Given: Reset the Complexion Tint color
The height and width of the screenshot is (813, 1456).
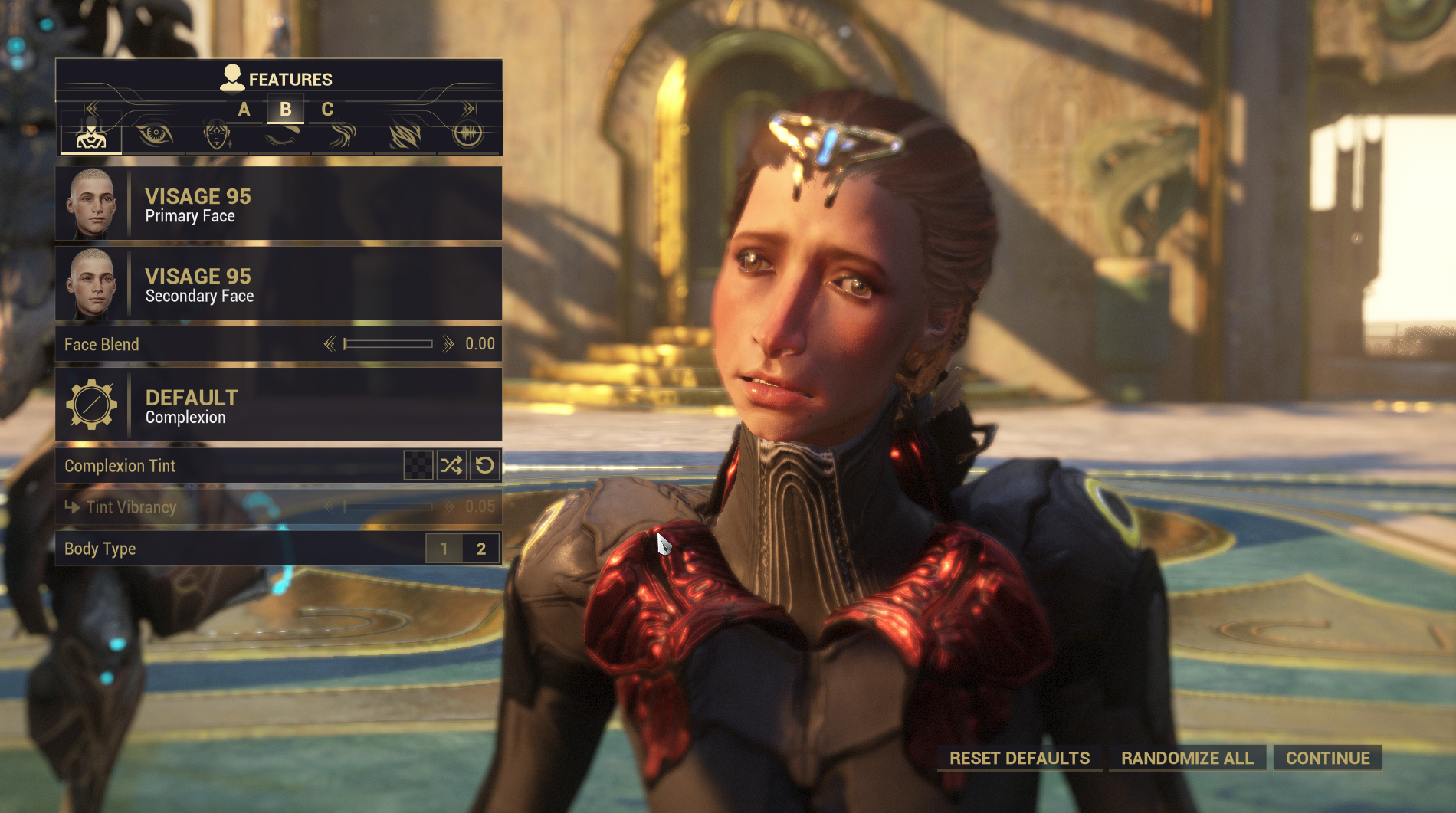Looking at the screenshot, I should (484, 465).
